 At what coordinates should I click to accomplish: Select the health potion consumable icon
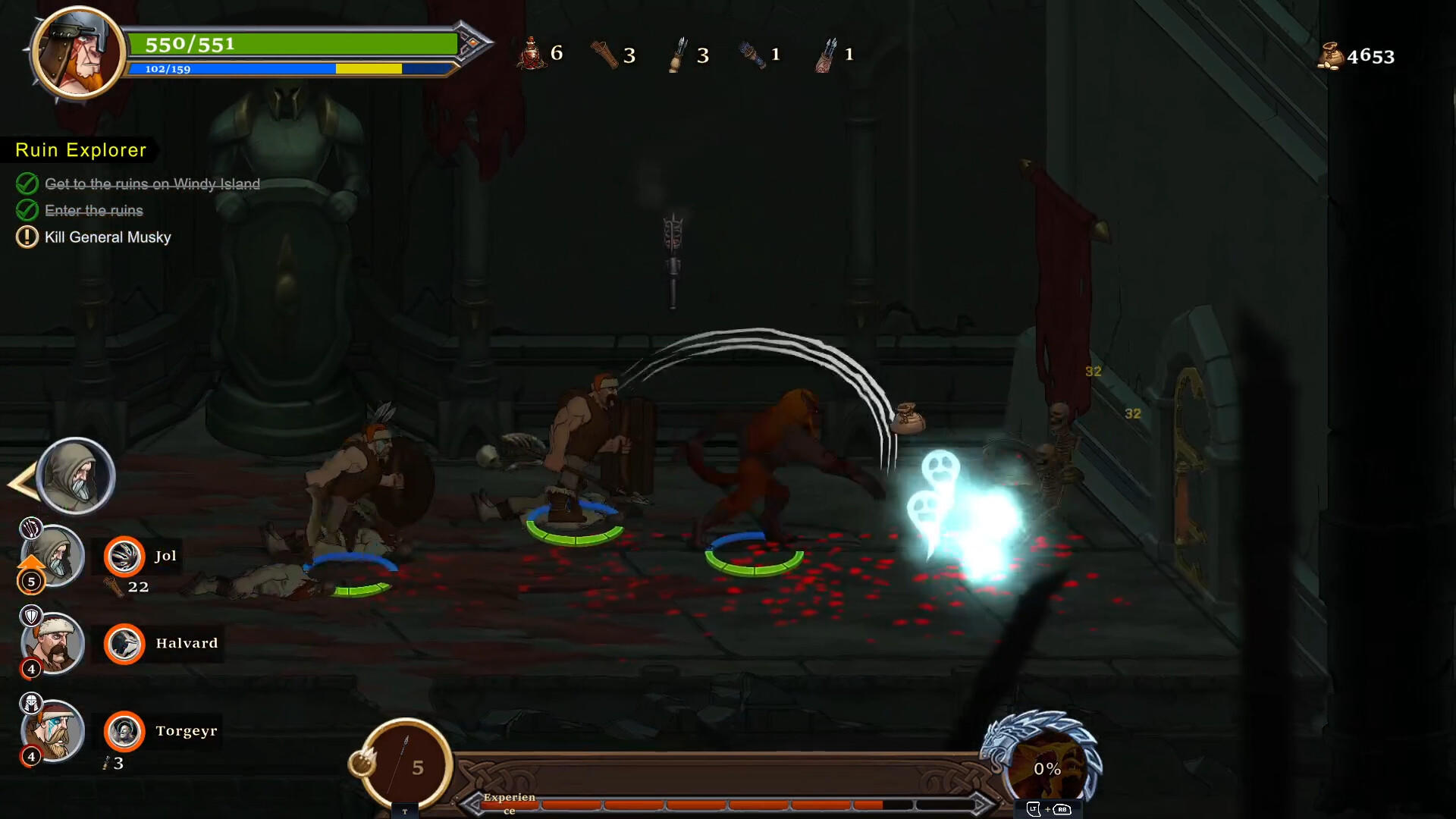531,53
